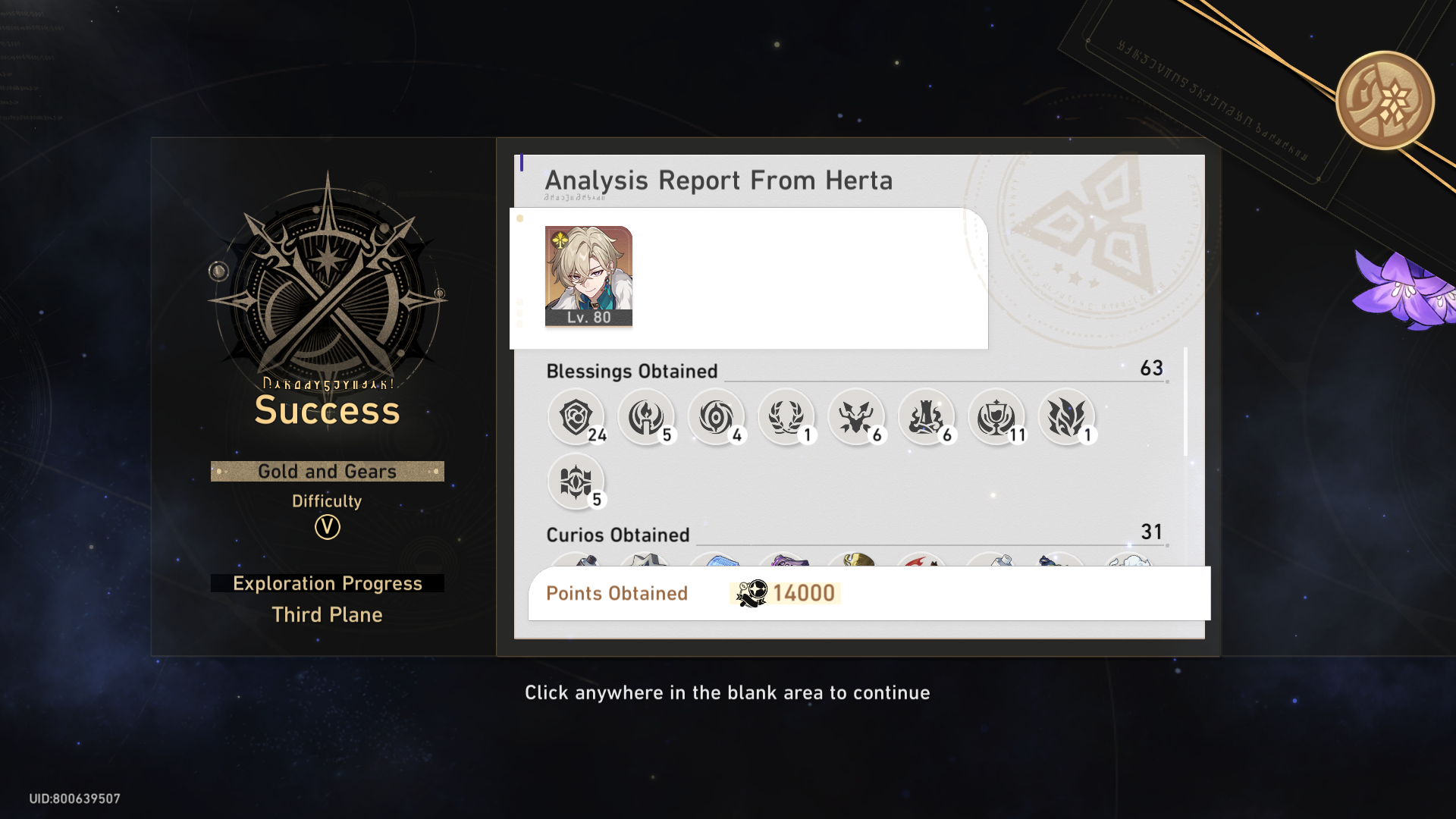The height and width of the screenshot is (819, 1456).
Task: Expand the Curios Obtained section
Action: tap(618, 535)
